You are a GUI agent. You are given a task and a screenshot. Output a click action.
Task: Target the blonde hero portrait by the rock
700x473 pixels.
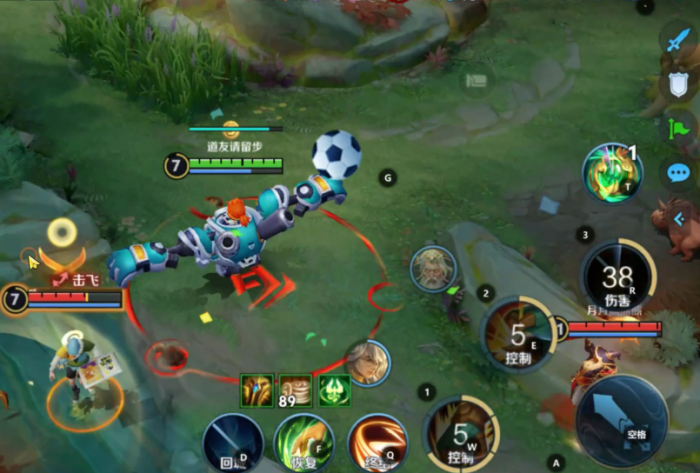click(x=433, y=268)
